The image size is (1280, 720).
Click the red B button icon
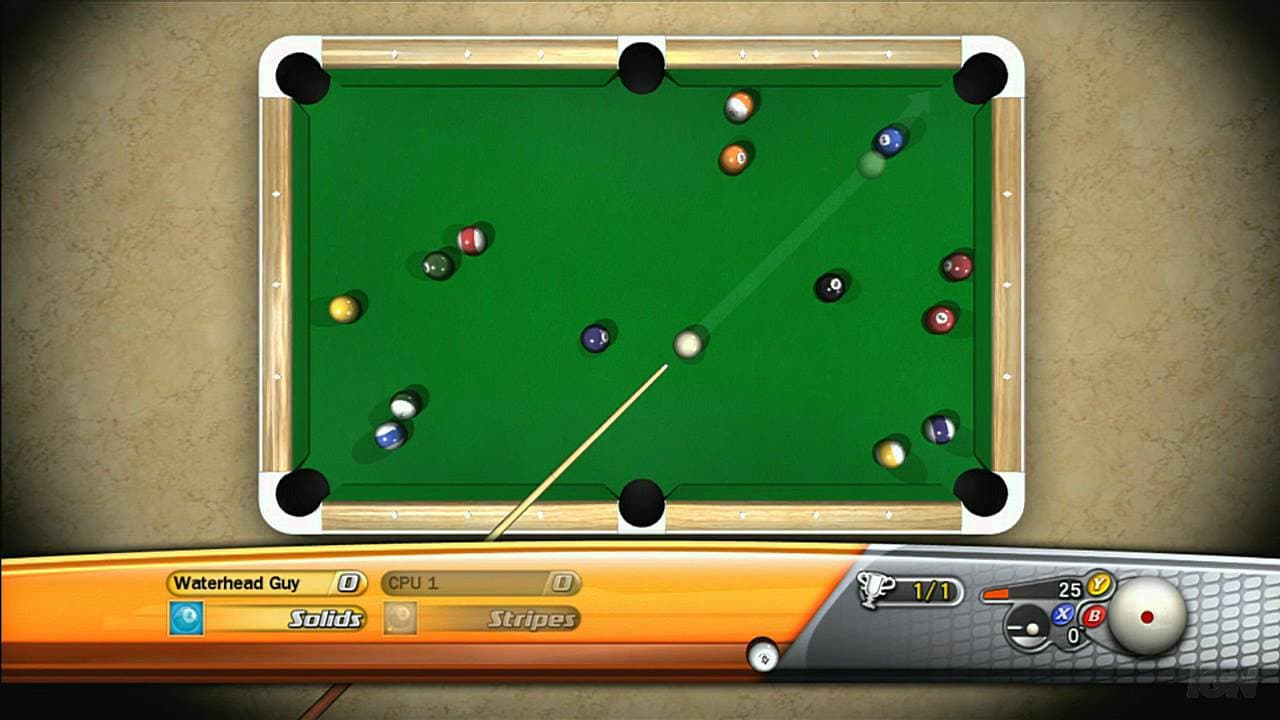[x=1096, y=615]
